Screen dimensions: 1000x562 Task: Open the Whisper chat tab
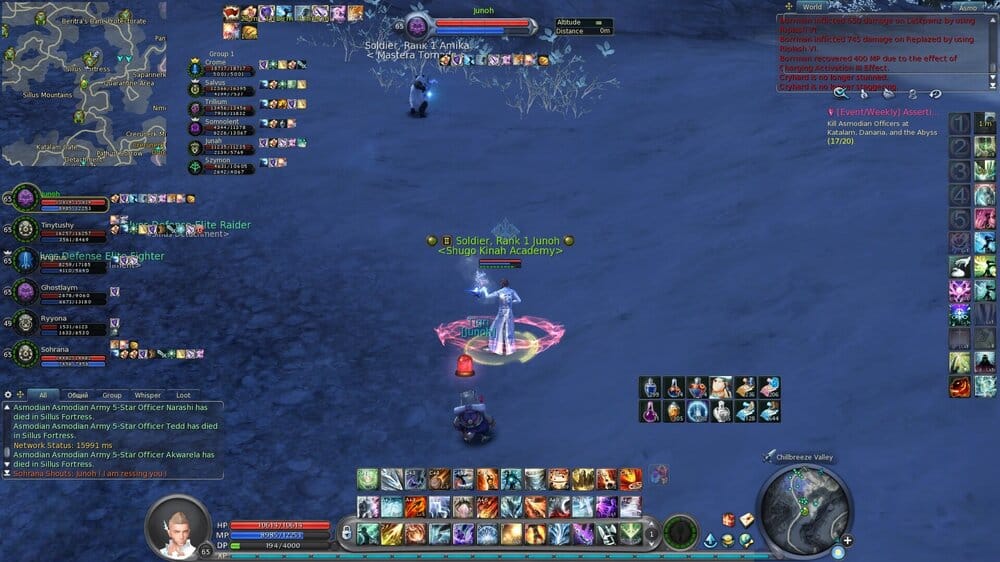coord(148,395)
